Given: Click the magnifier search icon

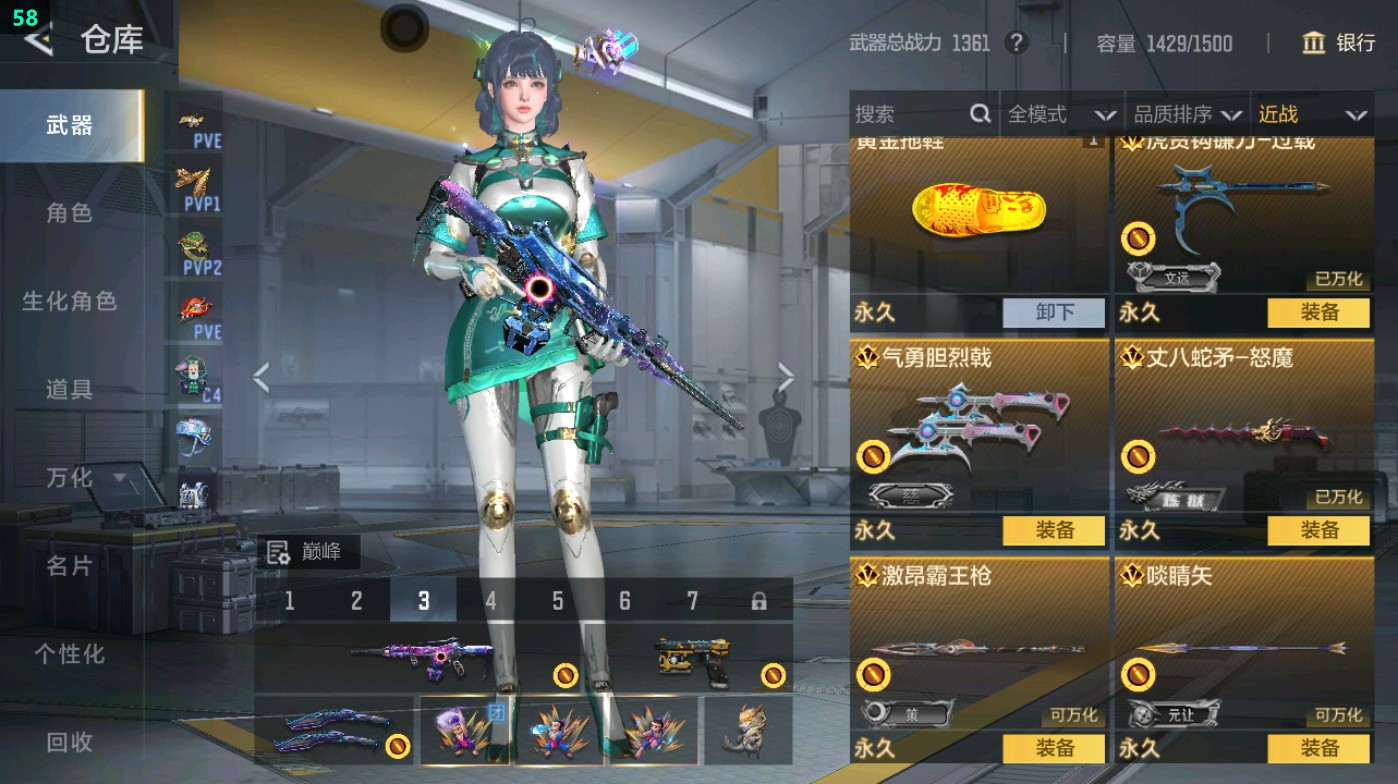Looking at the screenshot, I should pyautogui.click(x=978, y=114).
